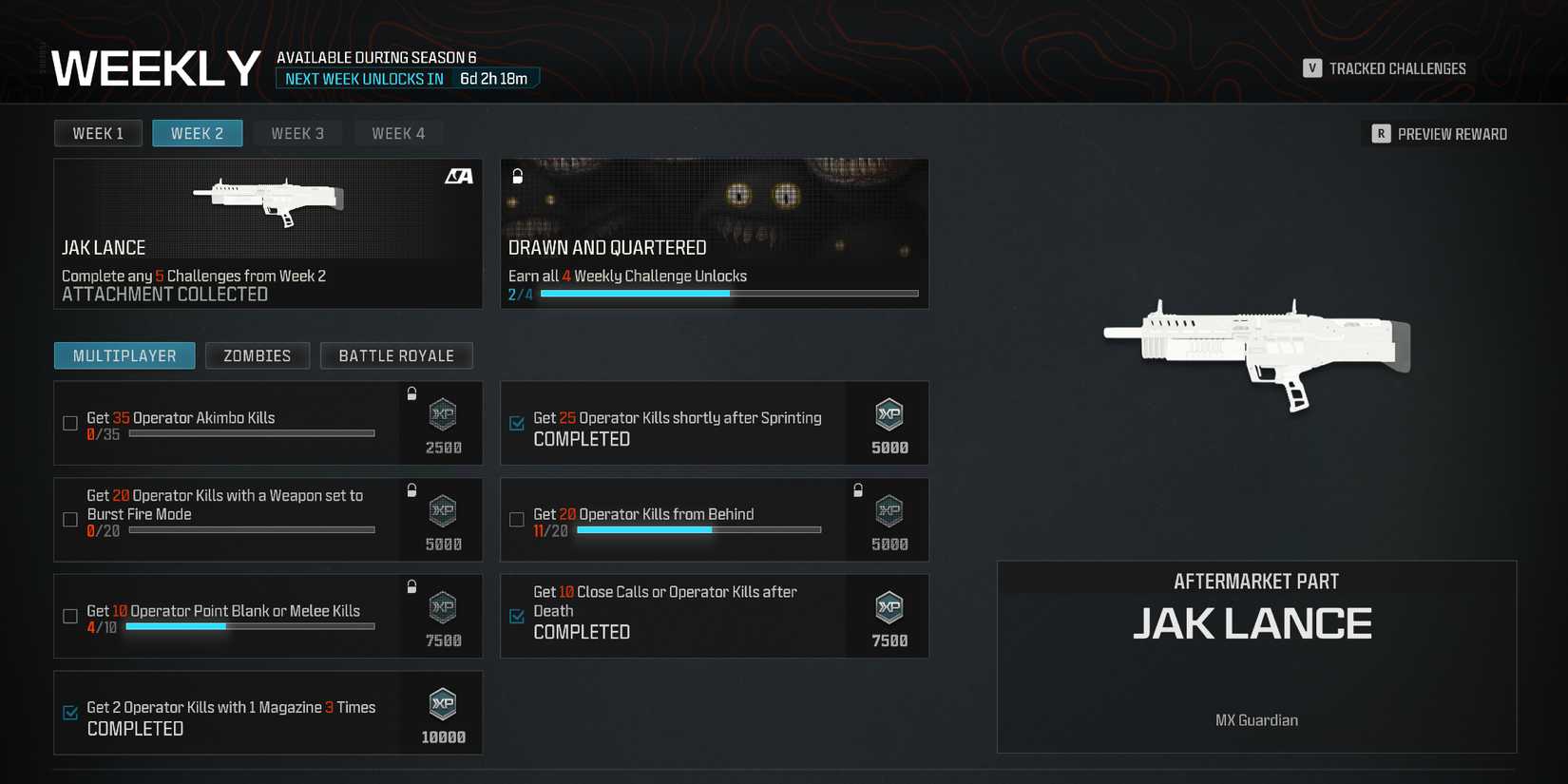Open the WEEK 3 challenges tab

[x=297, y=133]
